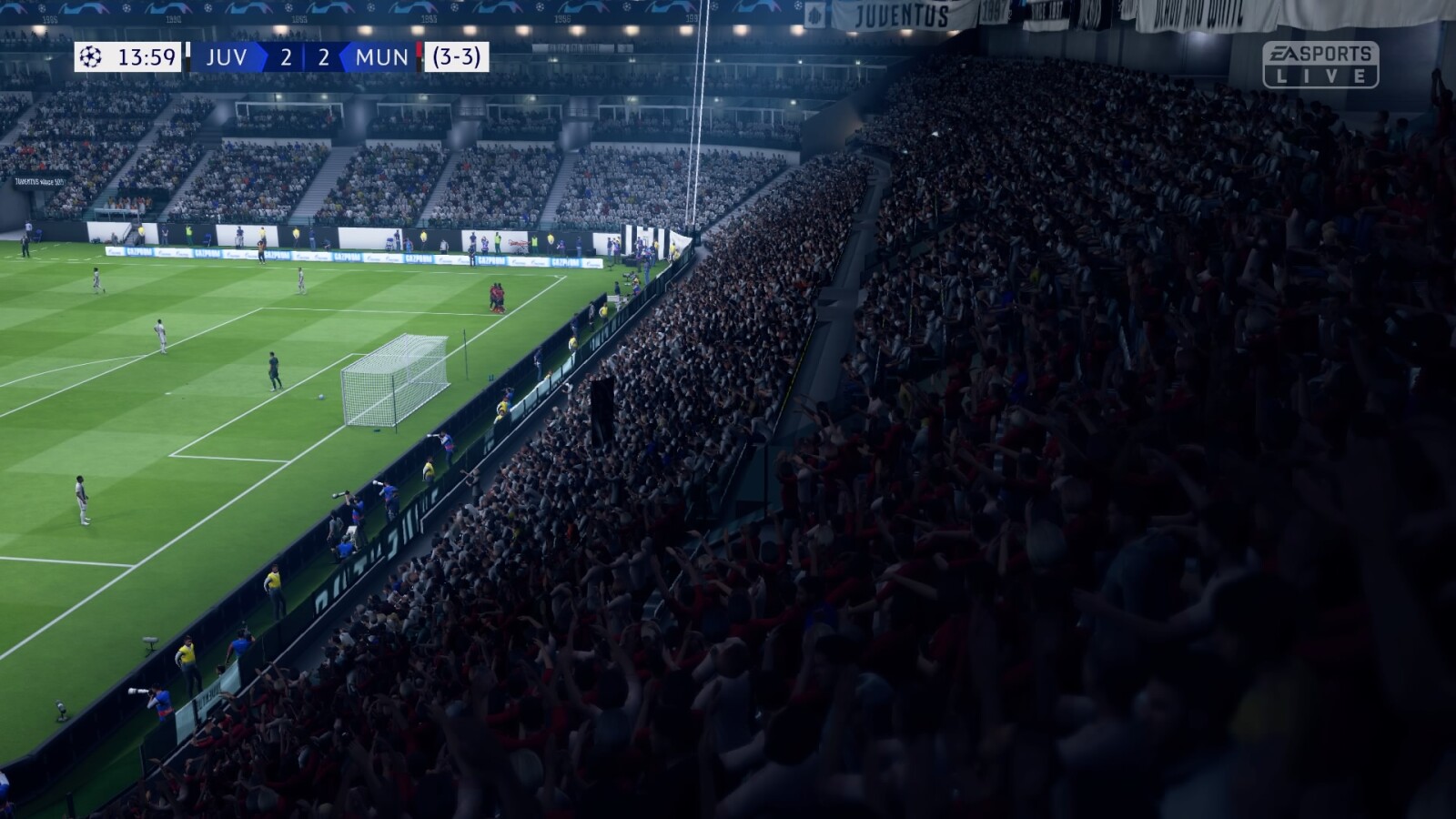This screenshot has height=819, width=1456.
Task: Toggle the aggregate score (3-3) display
Action: coord(455,57)
